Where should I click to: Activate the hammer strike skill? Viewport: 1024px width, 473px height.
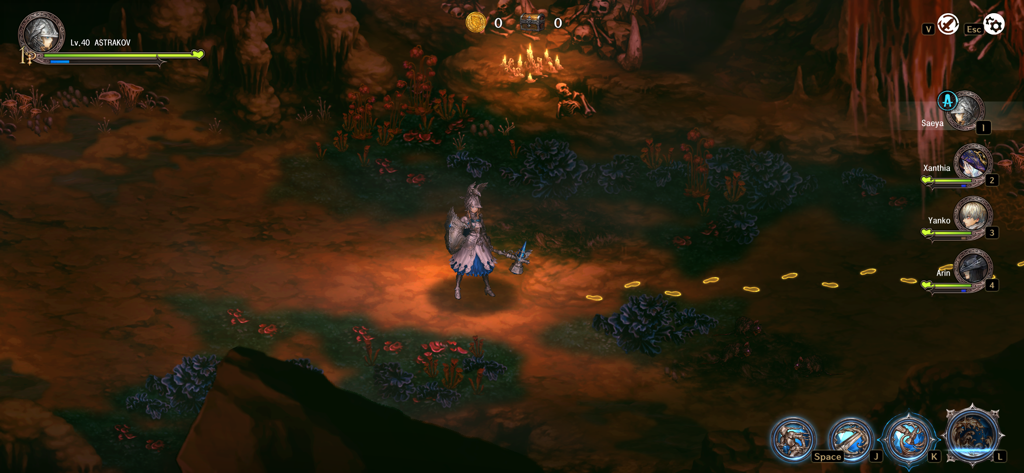tap(909, 439)
